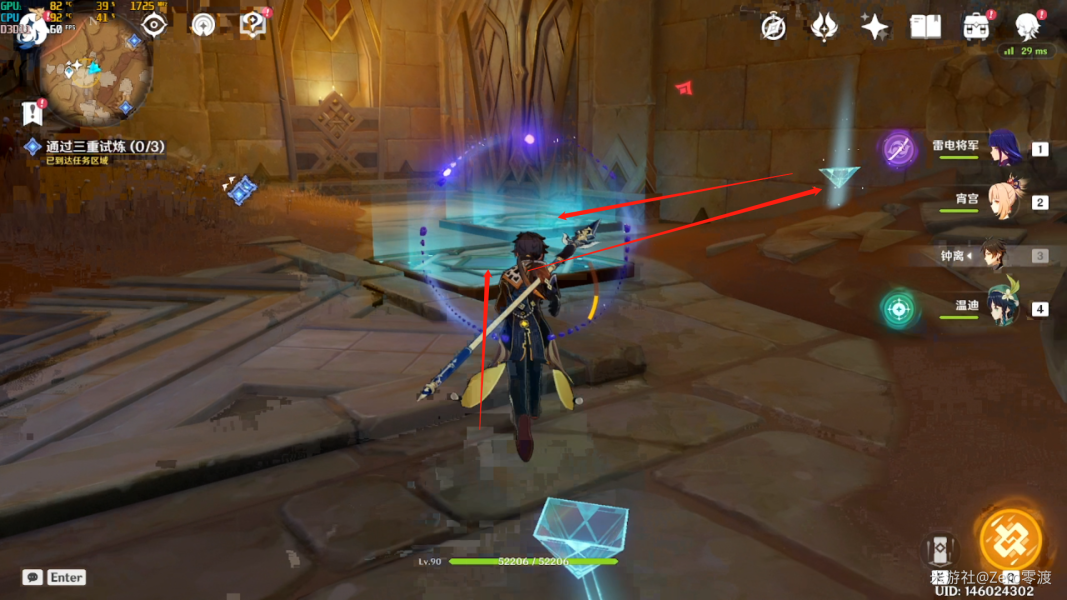Open the question-mark tutorial icon

(x=253, y=24)
